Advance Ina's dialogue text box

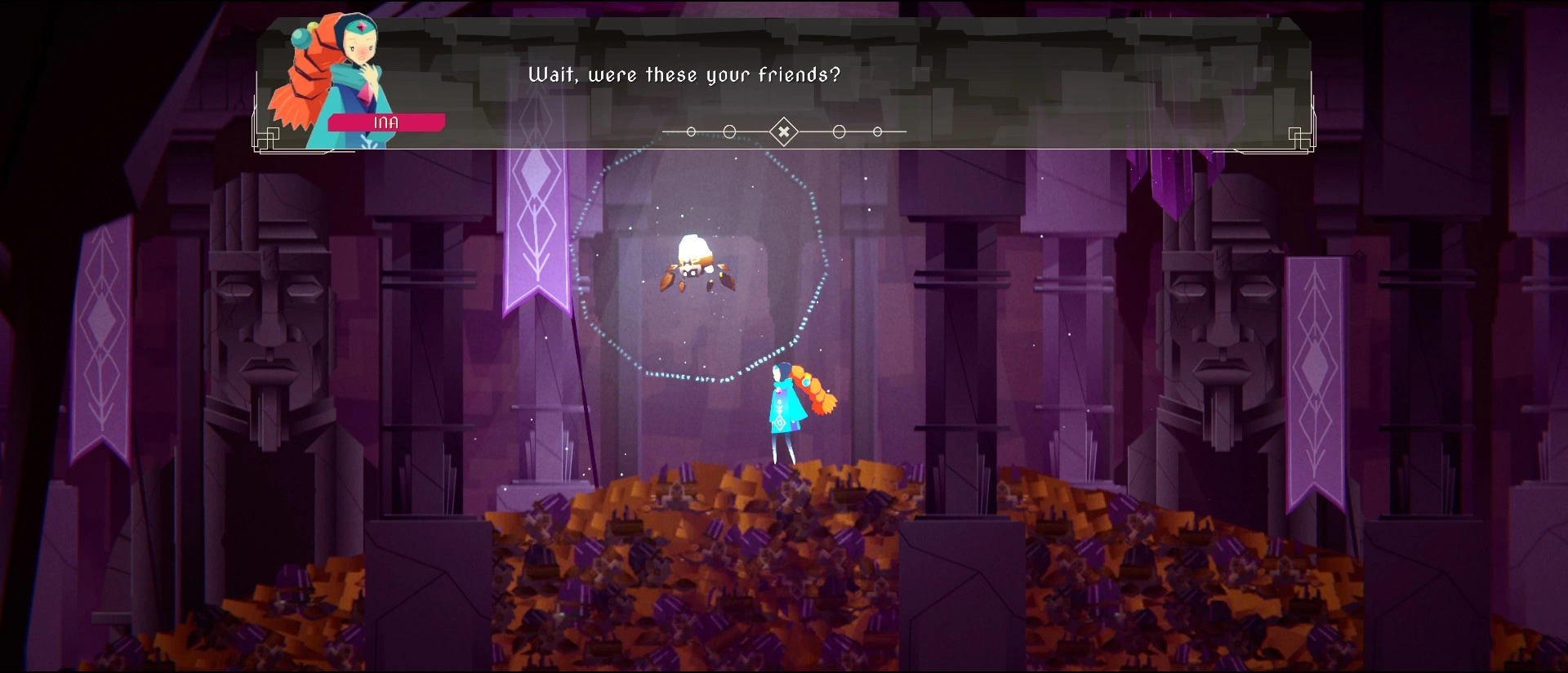coord(783,131)
